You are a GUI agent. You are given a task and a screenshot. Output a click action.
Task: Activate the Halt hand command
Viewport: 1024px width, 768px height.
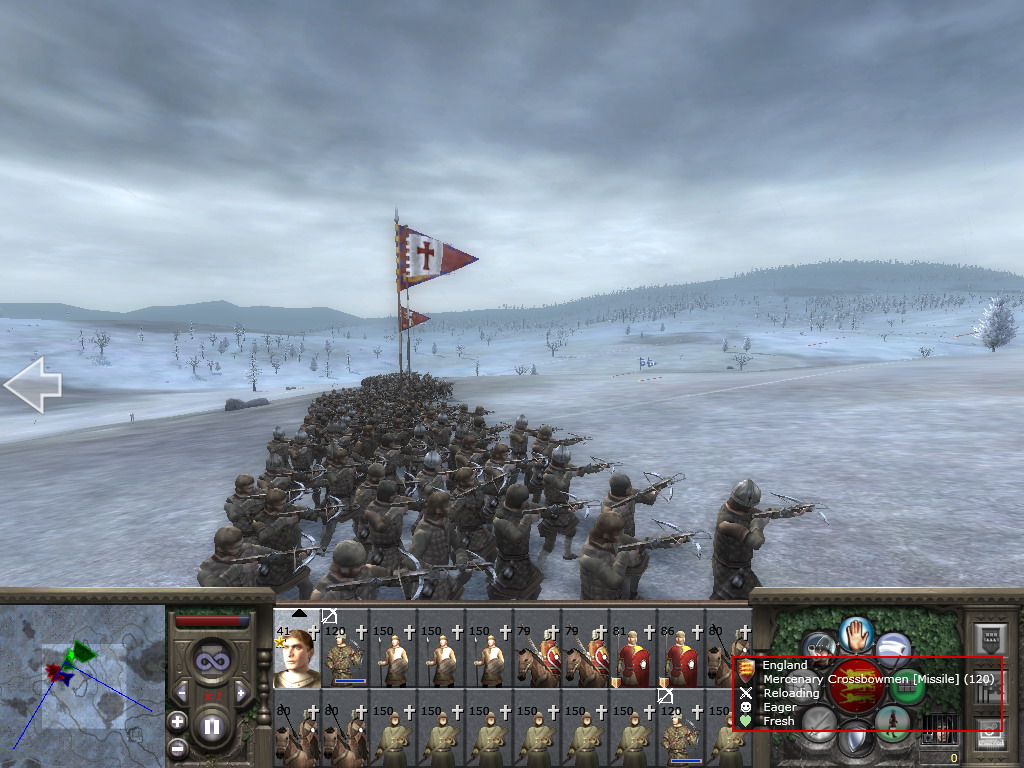click(857, 633)
